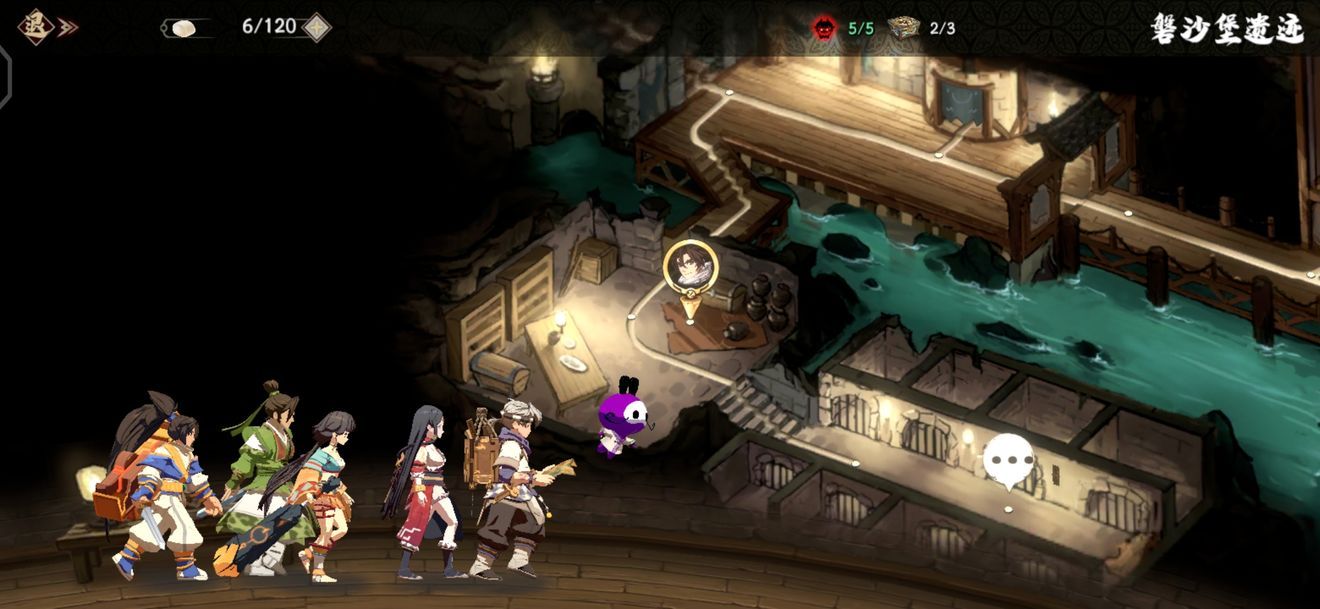Open the speech bubble dialogue marker
Image resolution: width=1320 pixels, height=609 pixels.
[x=1008, y=462]
